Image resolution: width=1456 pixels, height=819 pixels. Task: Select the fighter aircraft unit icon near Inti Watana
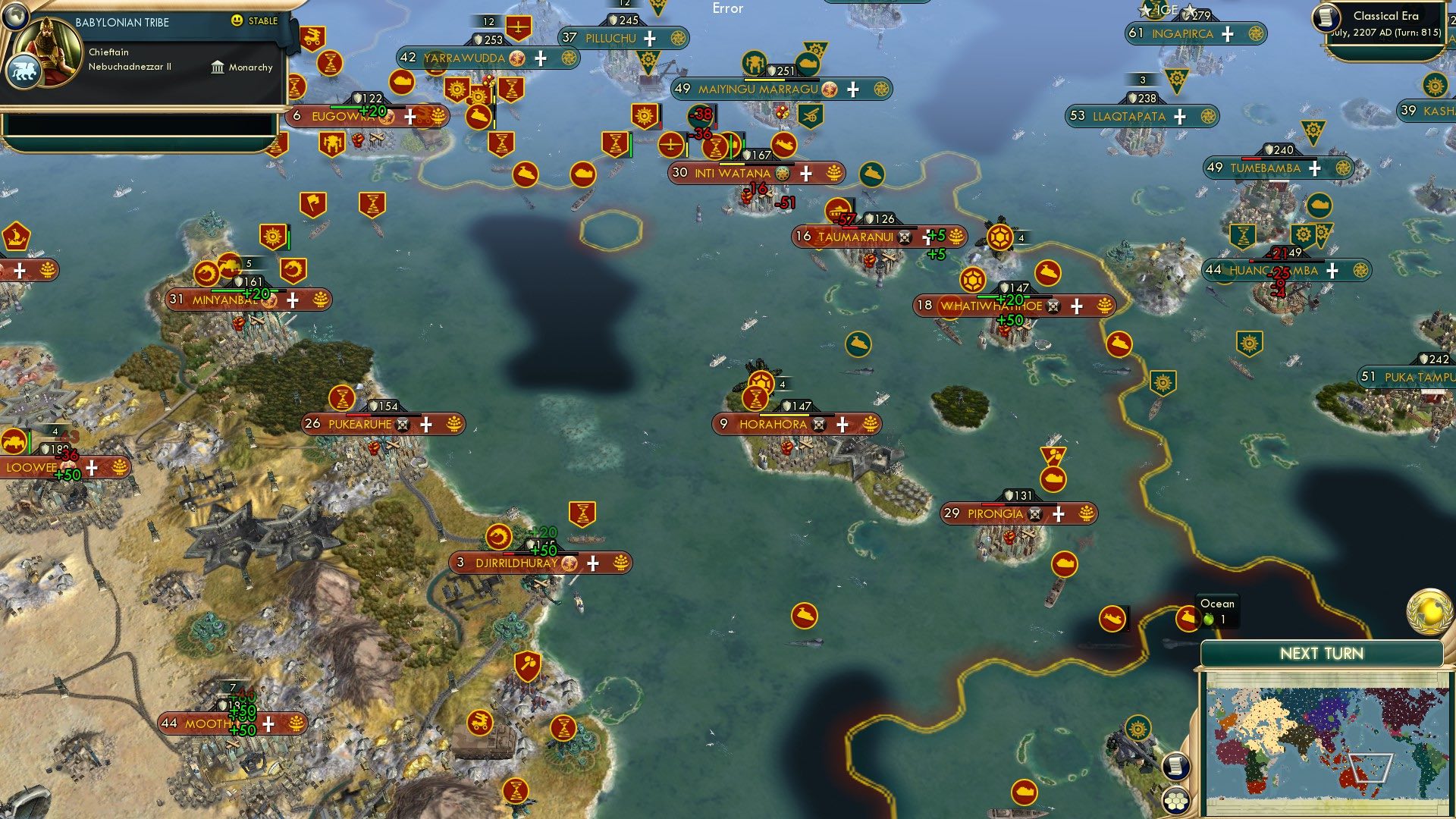[670, 145]
